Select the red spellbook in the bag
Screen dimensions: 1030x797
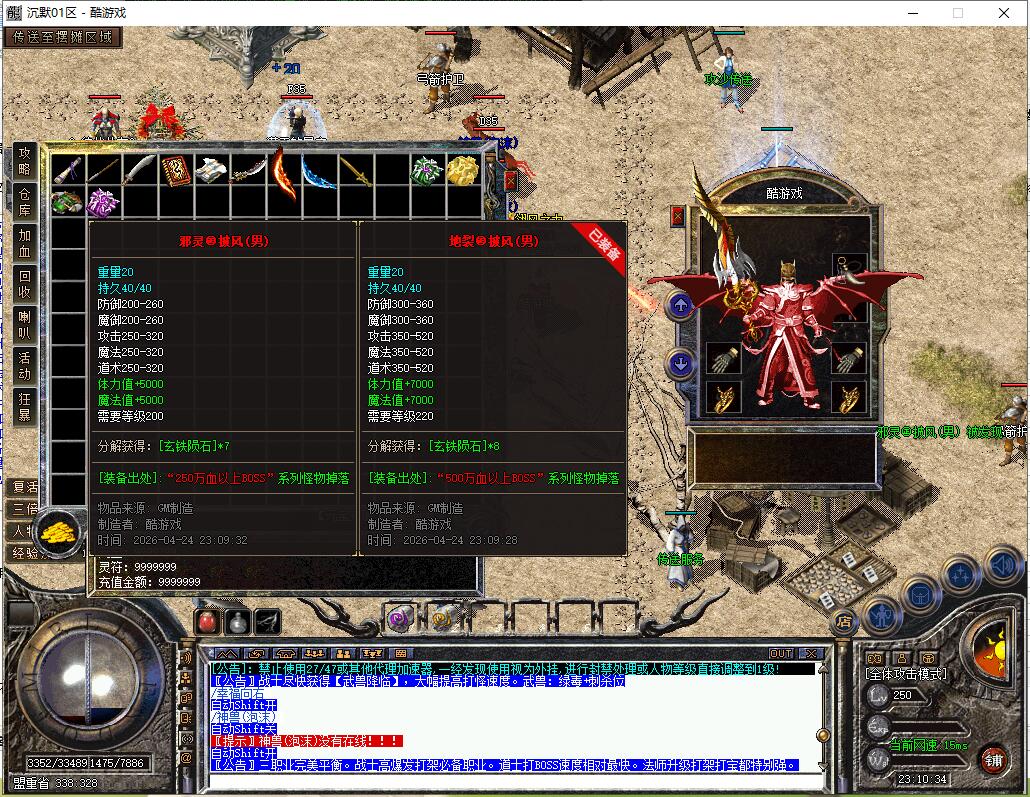176,170
